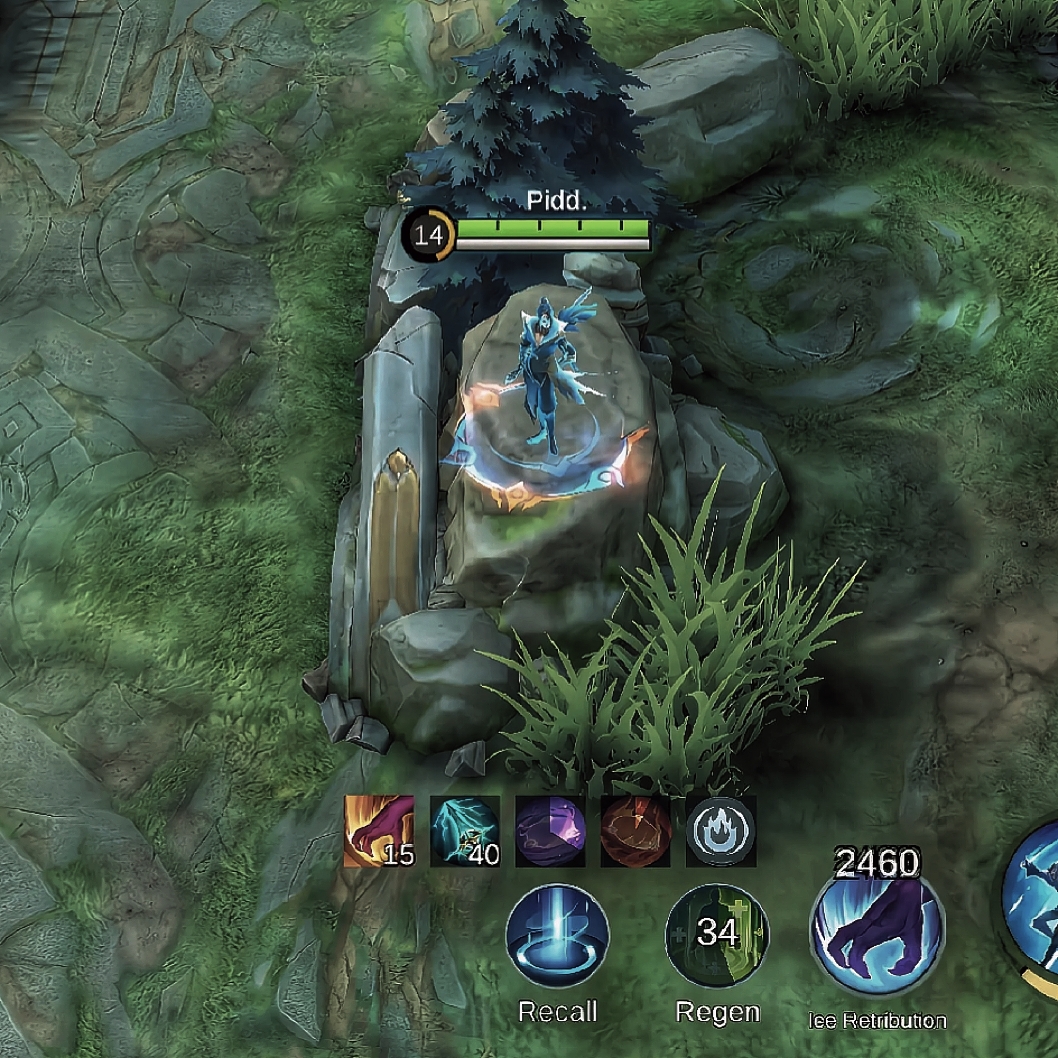View the red-orange orb buff icon
Screen dimensions: 1058x1058
coord(635,831)
